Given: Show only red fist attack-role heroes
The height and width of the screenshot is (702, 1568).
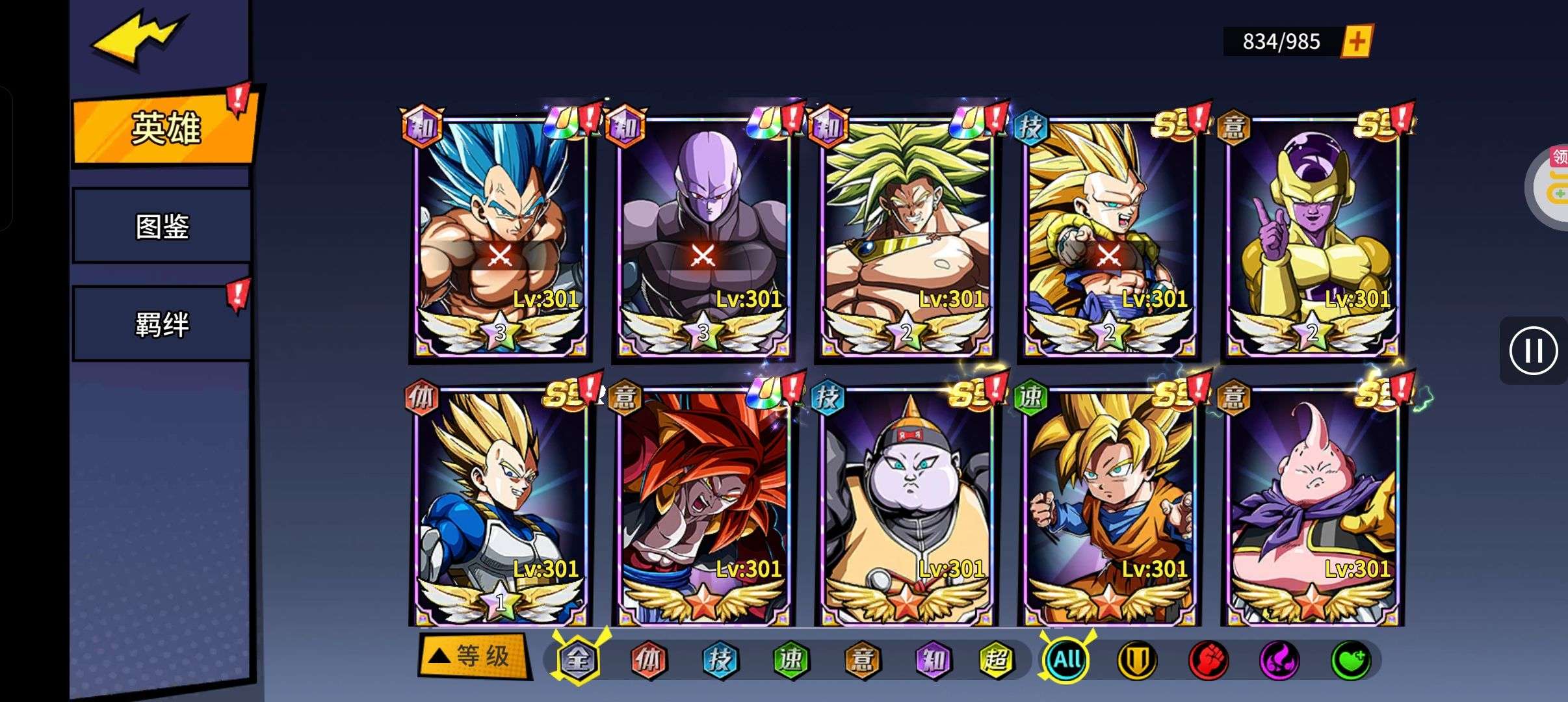Looking at the screenshot, I should point(1208,660).
